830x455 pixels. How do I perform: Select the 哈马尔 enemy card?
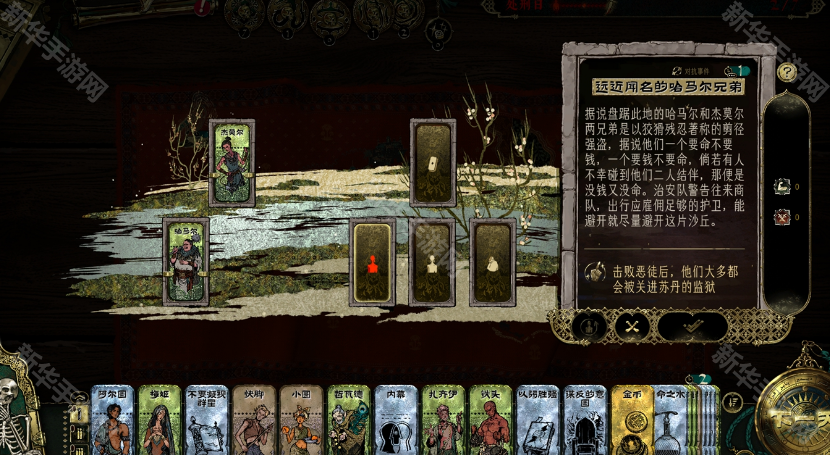186,261
